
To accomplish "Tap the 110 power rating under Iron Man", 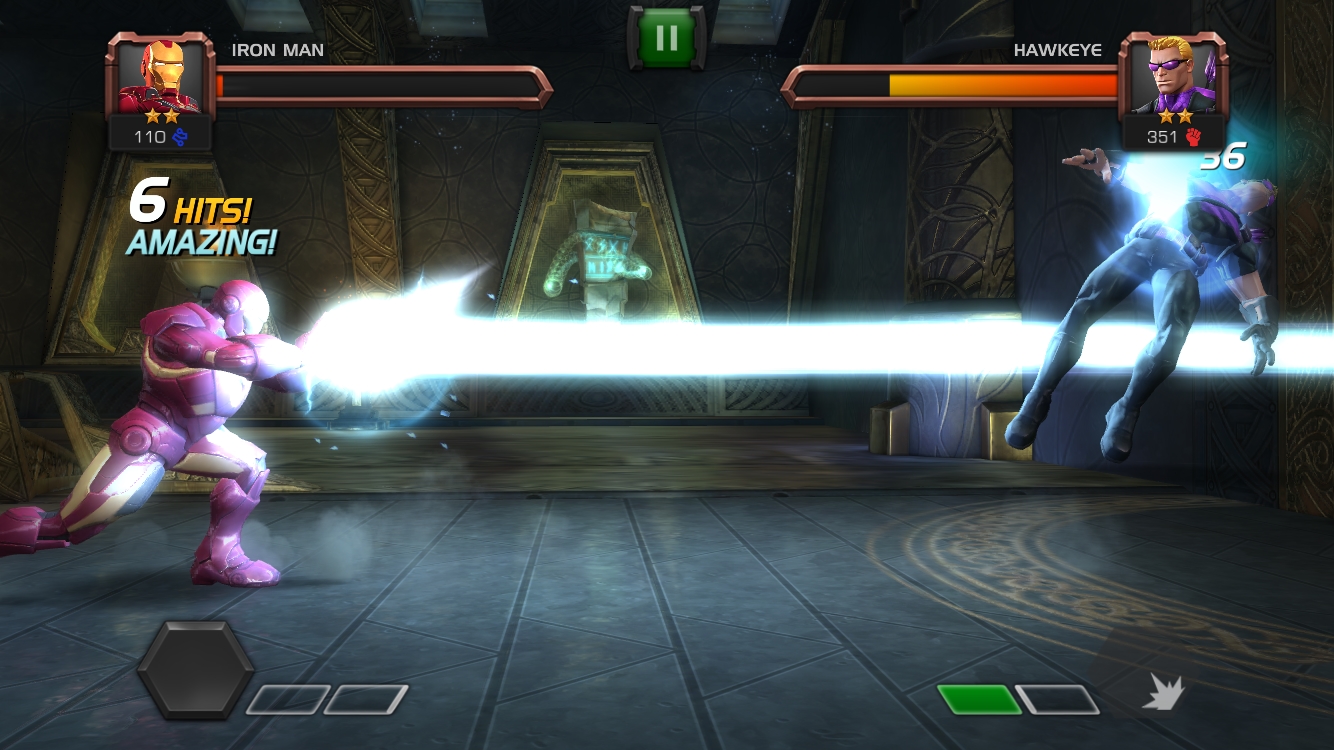I will click(x=151, y=137).
